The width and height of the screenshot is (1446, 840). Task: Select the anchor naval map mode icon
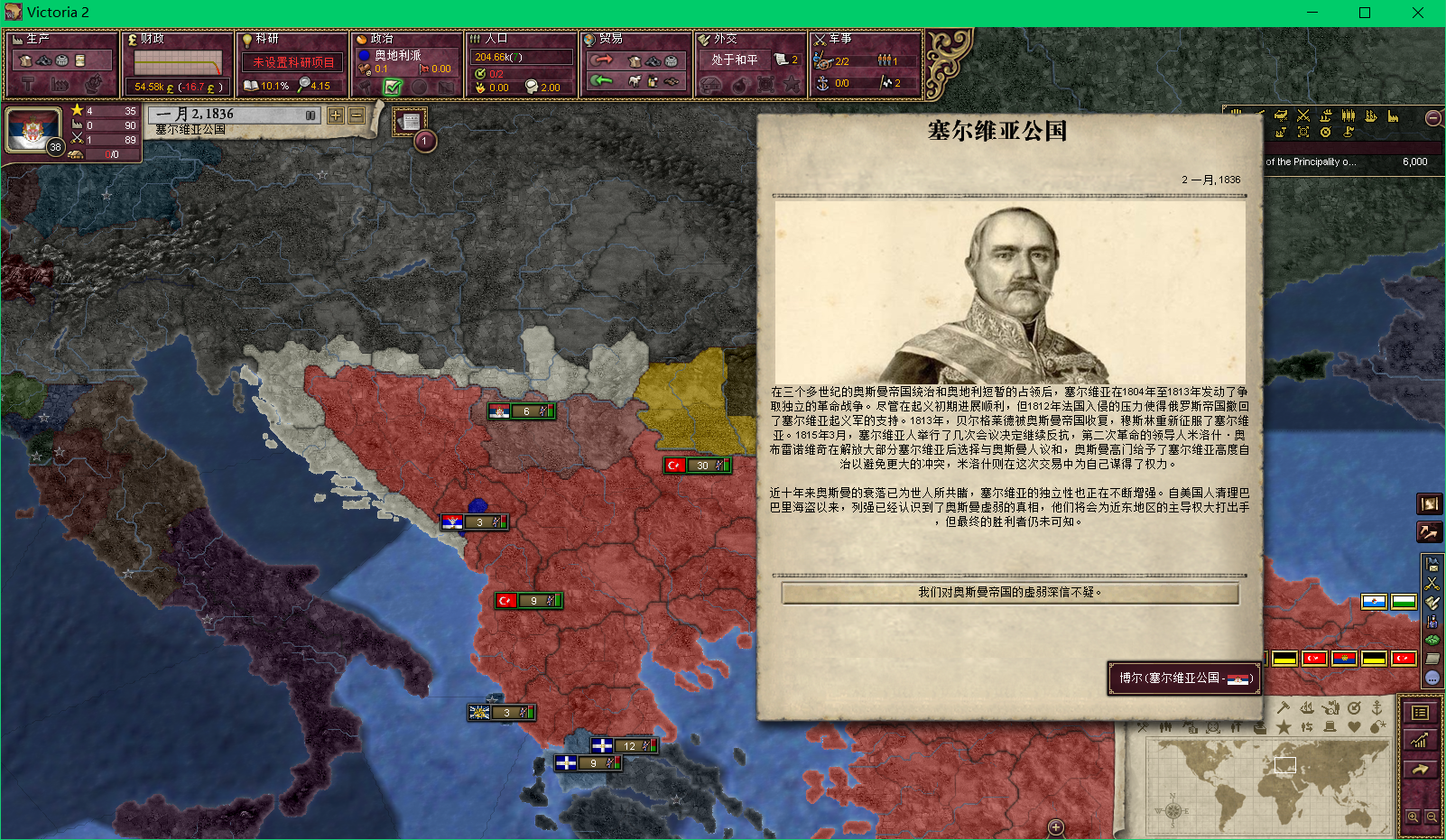click(x=1378, y=708)
